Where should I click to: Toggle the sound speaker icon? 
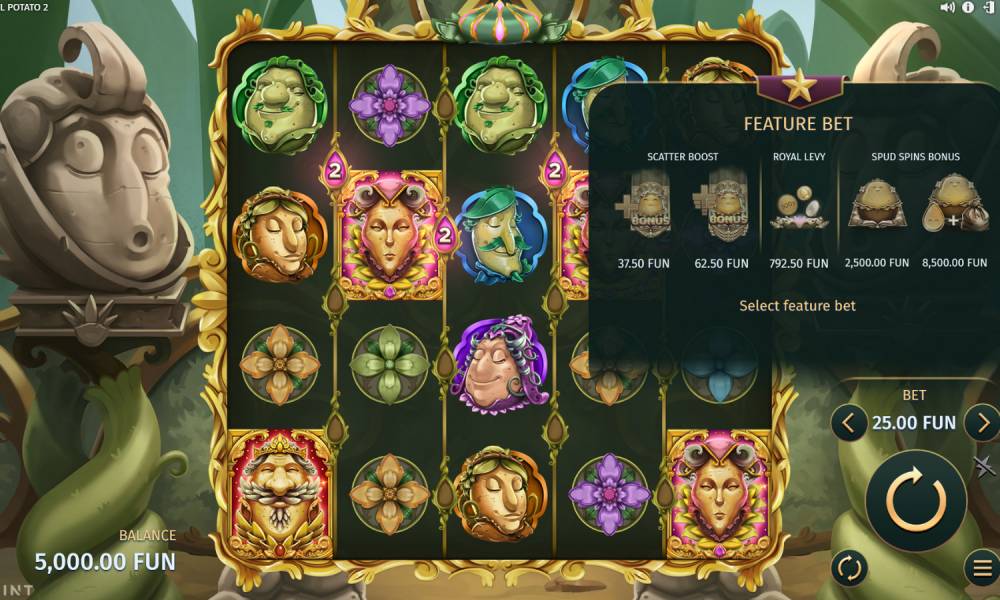[947, 8]
